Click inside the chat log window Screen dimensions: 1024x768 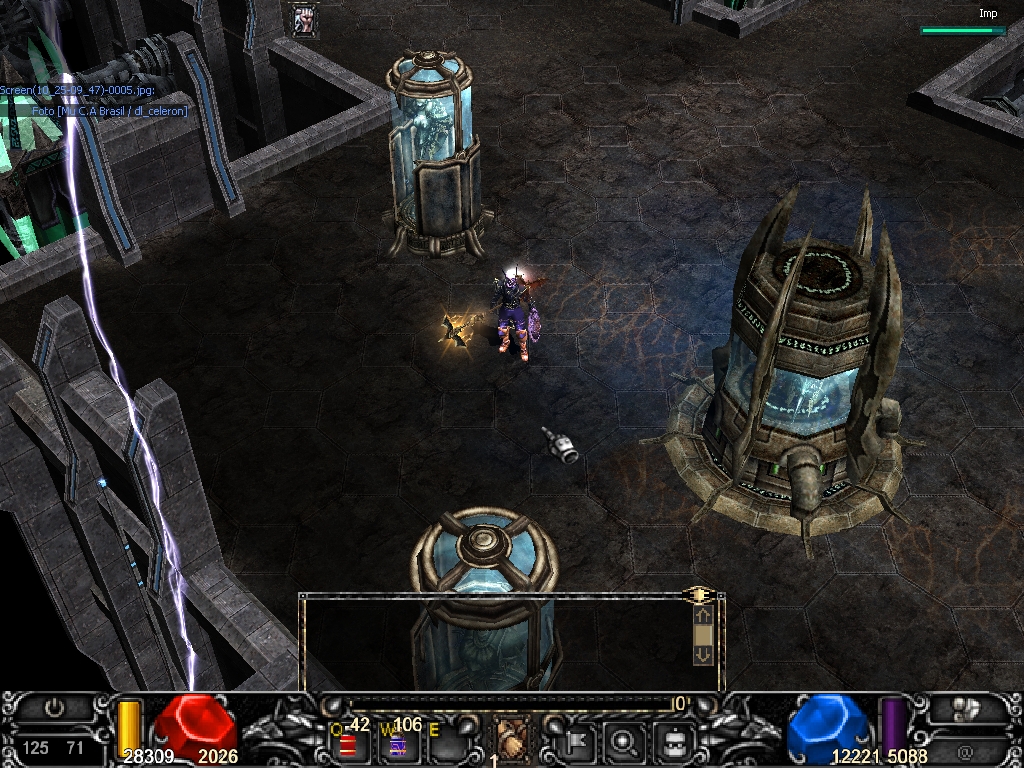[x=495, y=642]
